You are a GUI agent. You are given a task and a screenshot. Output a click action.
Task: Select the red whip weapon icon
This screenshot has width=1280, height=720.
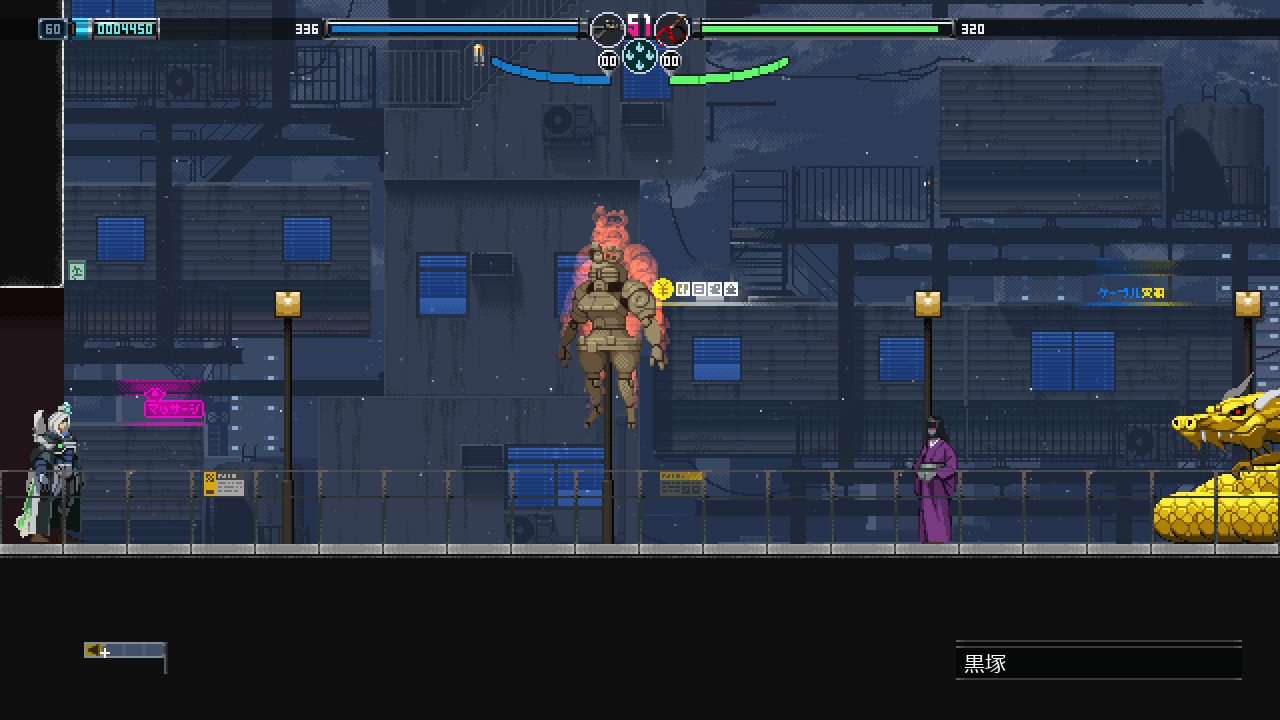click(x=672, y=29)
